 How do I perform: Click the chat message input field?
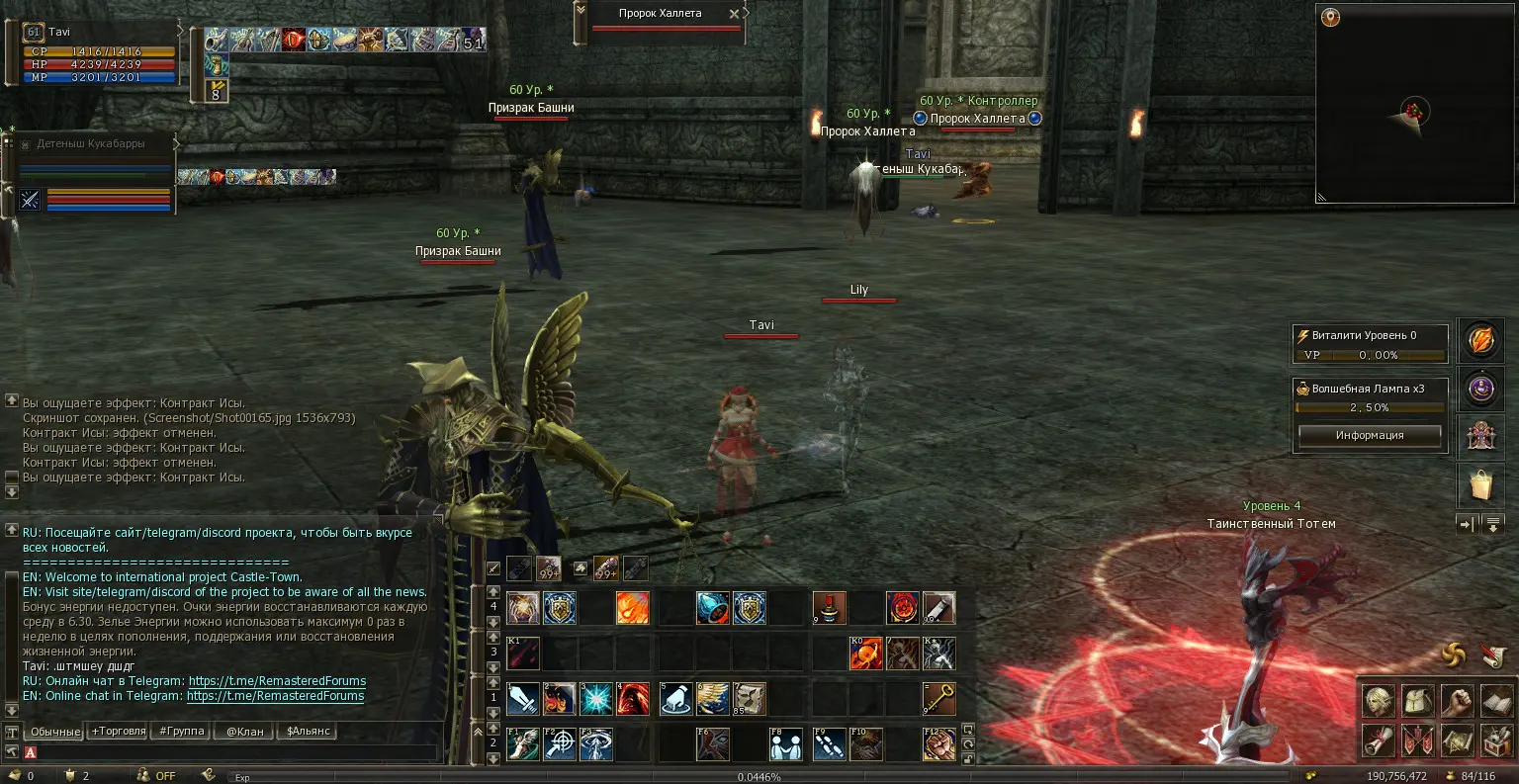click(x=237, y=752)
